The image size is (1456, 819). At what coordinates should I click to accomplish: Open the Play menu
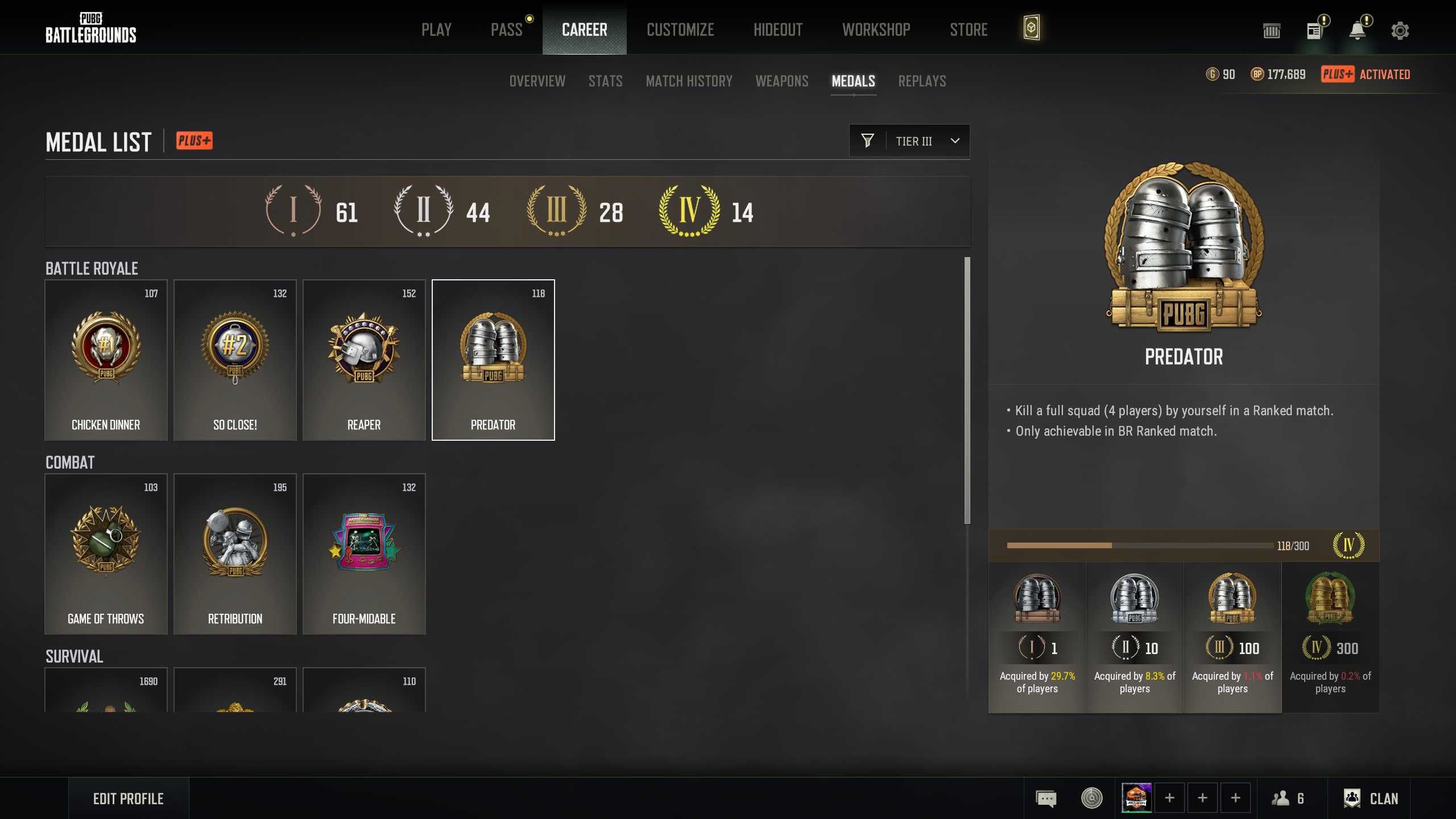(x=436, y=30)
